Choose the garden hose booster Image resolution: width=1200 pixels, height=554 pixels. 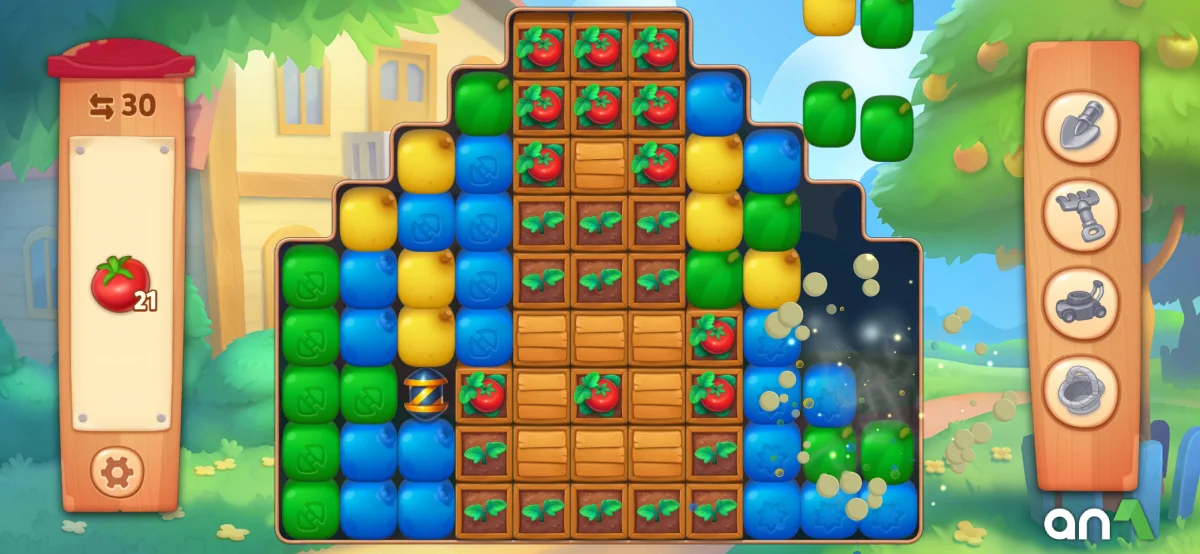pos(1081,390)
